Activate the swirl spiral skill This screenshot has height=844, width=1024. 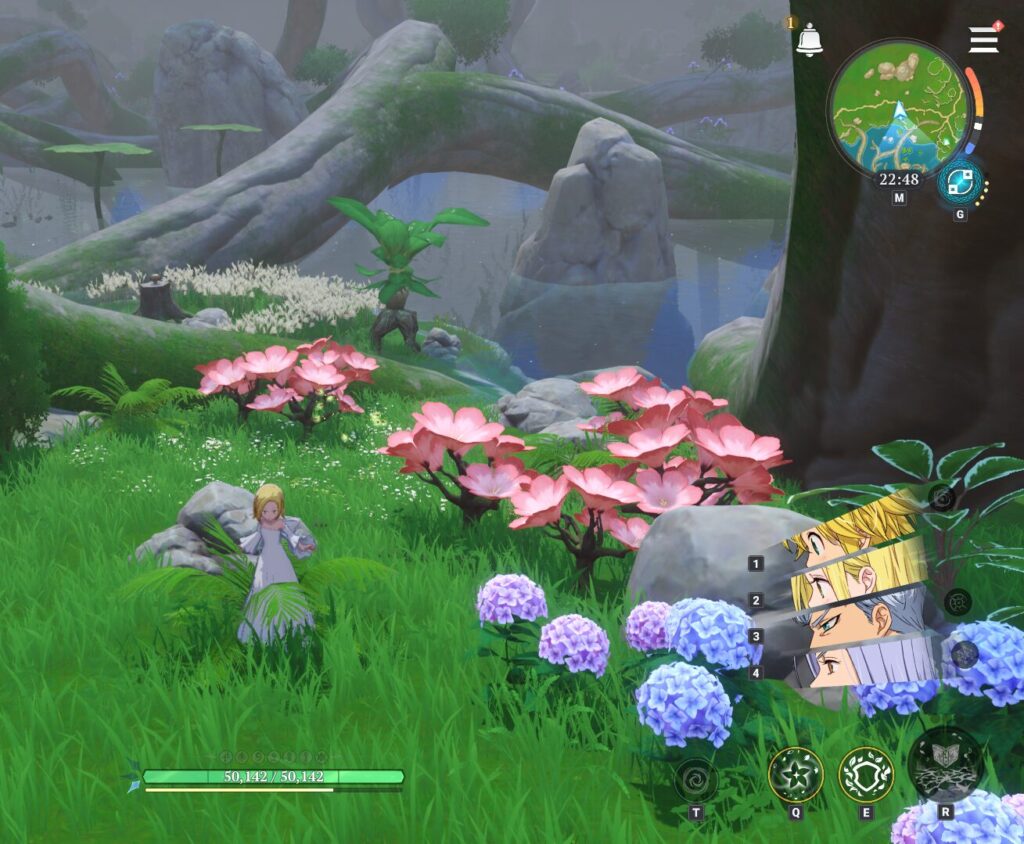pos(695,778)
